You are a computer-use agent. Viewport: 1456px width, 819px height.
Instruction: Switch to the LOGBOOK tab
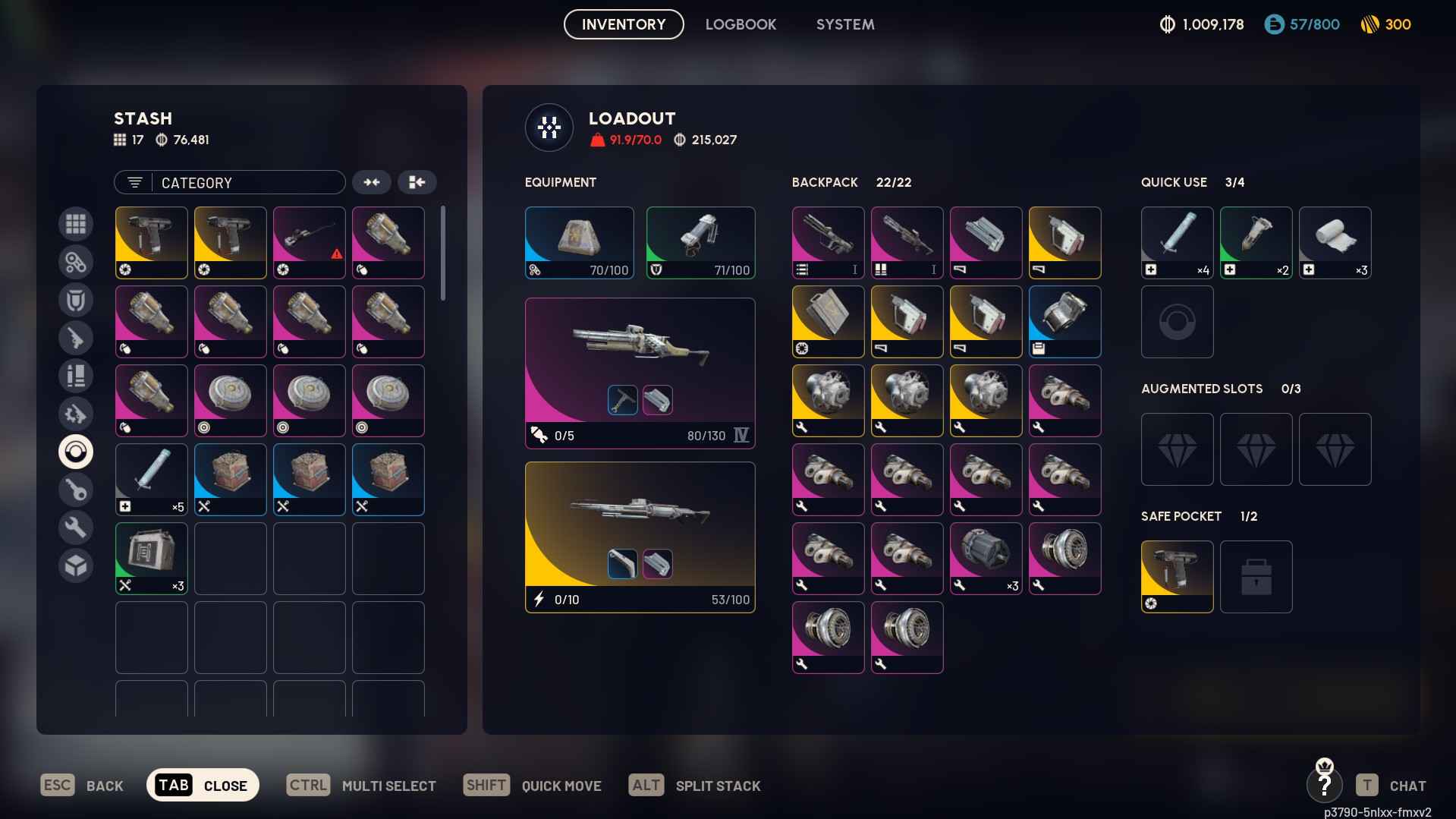click(741, 24)
